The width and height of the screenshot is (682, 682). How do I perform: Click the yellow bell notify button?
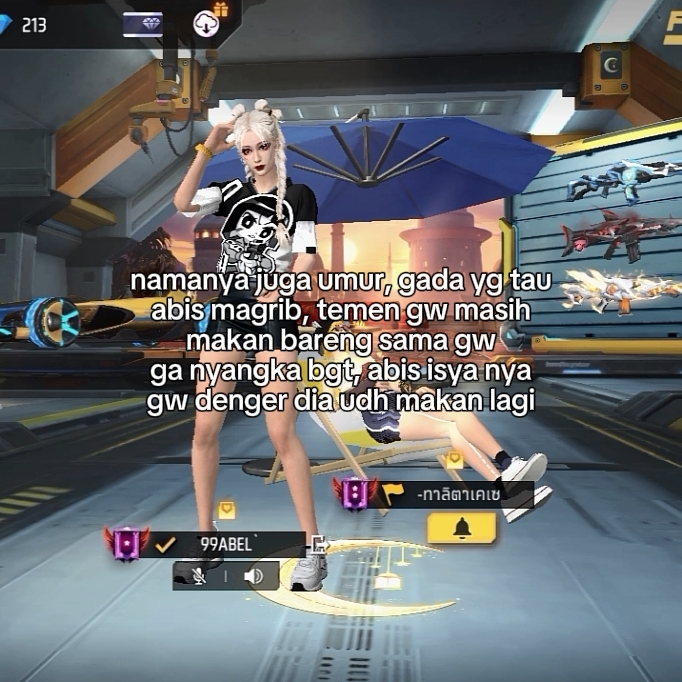pos(461,528)
